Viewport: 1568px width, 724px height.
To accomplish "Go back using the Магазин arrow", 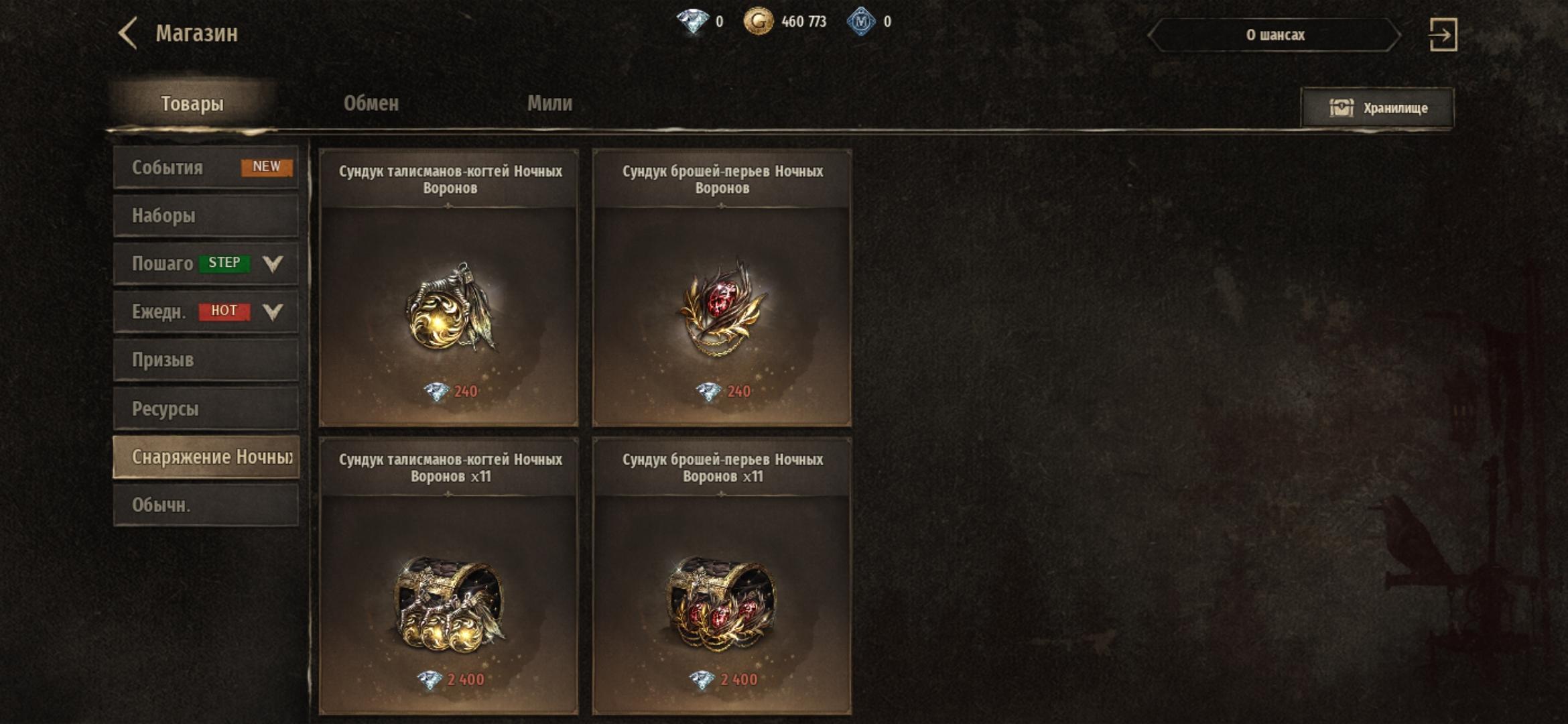I will pos(129,34).
